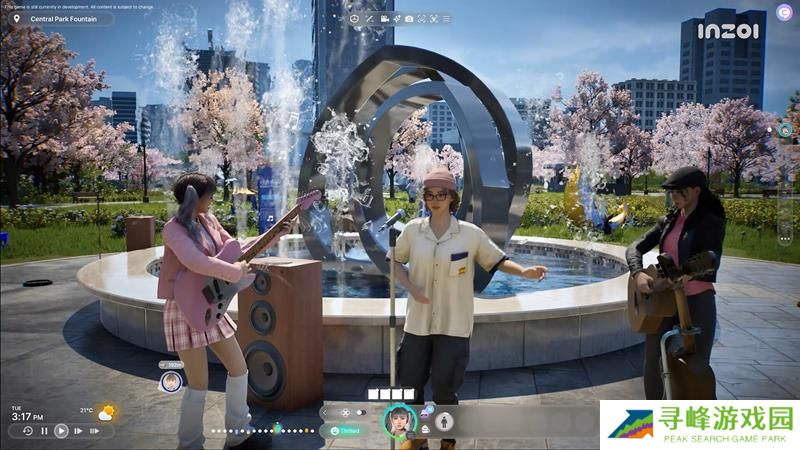
Task: Set game speed to normal play
Action: (x=61, y=431)
